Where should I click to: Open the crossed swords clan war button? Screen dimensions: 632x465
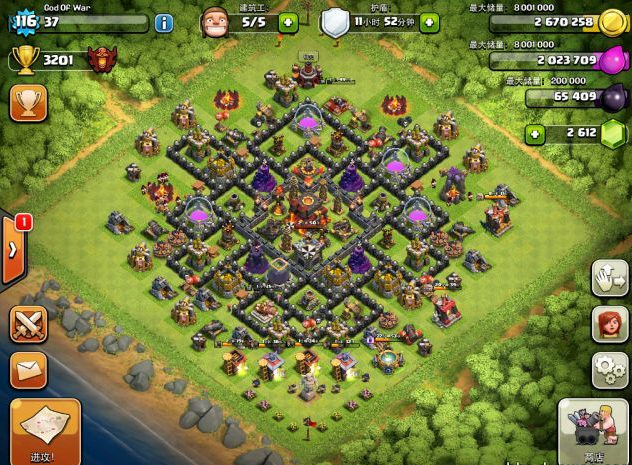[28, 323]
